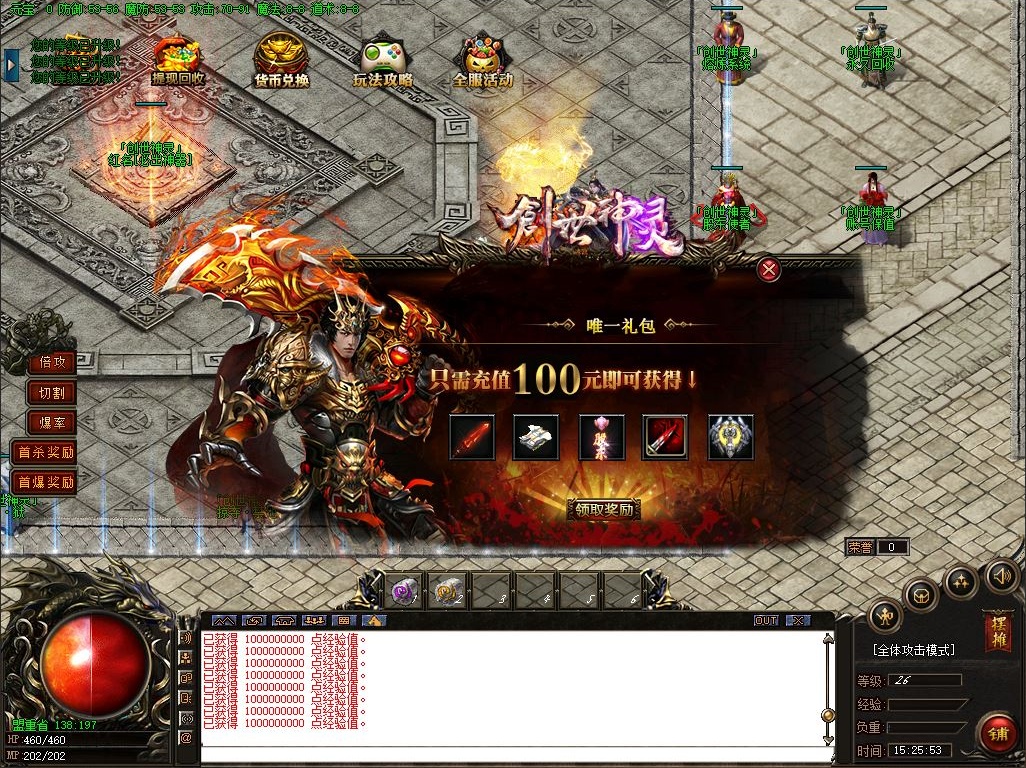The height and width of the screenshot is (768, 1026).
Task: Open the red 铺 shop button
Action: coord(997,733)
